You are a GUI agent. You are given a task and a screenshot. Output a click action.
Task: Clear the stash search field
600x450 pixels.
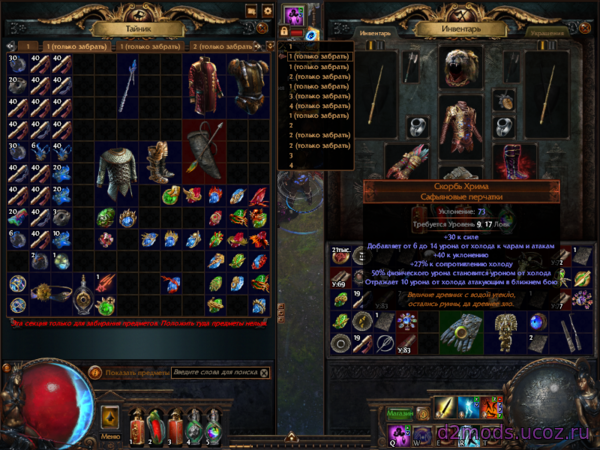point(264,372)
